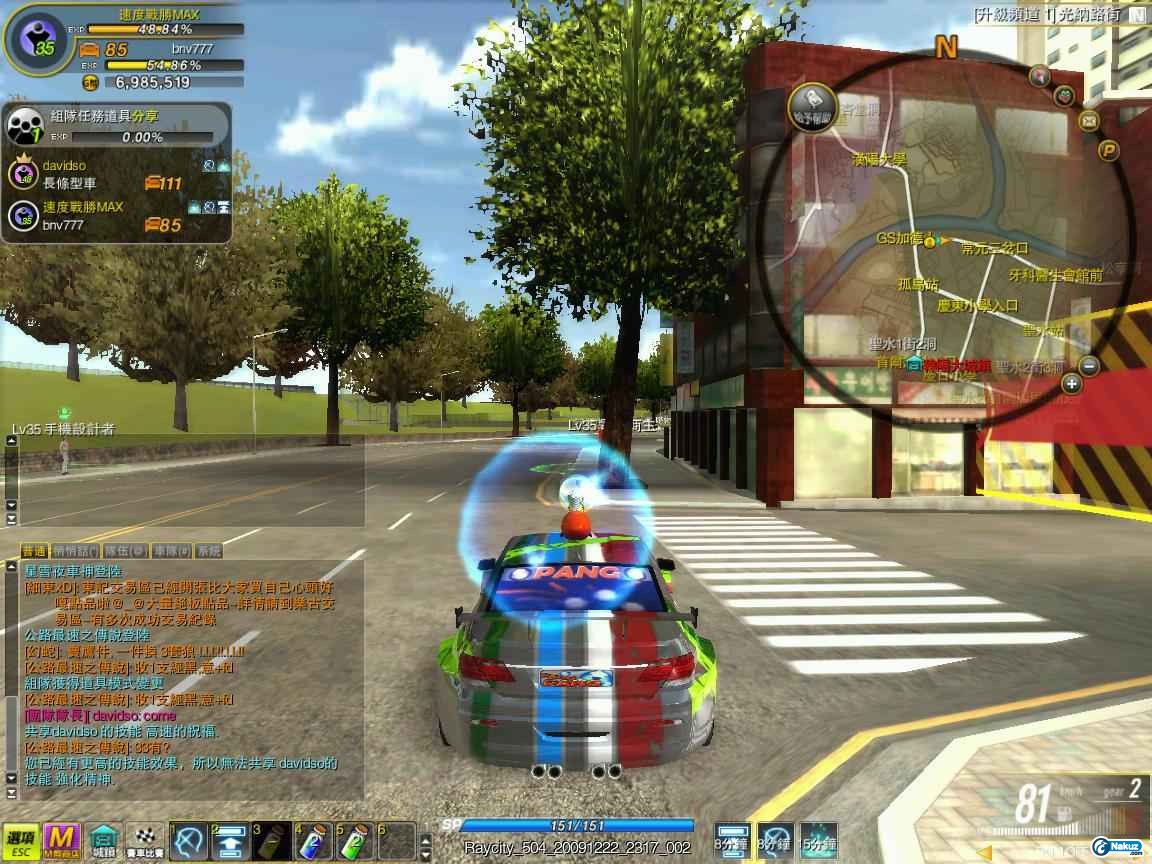Zoom in the minimap with the plus button
Screen dimensions: 1152x864
click(x=1072, y=384)
